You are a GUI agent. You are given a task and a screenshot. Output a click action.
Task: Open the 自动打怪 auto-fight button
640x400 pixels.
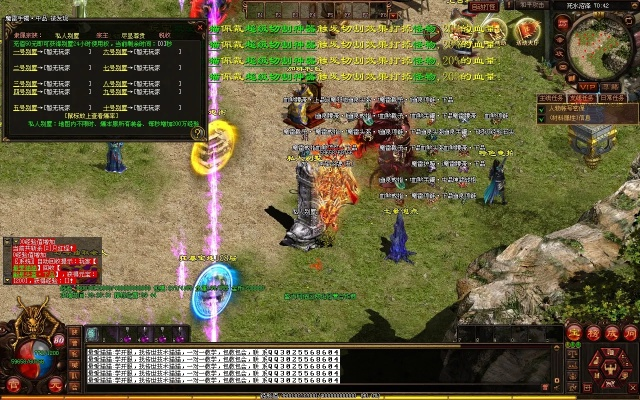[x=484, y=6]
